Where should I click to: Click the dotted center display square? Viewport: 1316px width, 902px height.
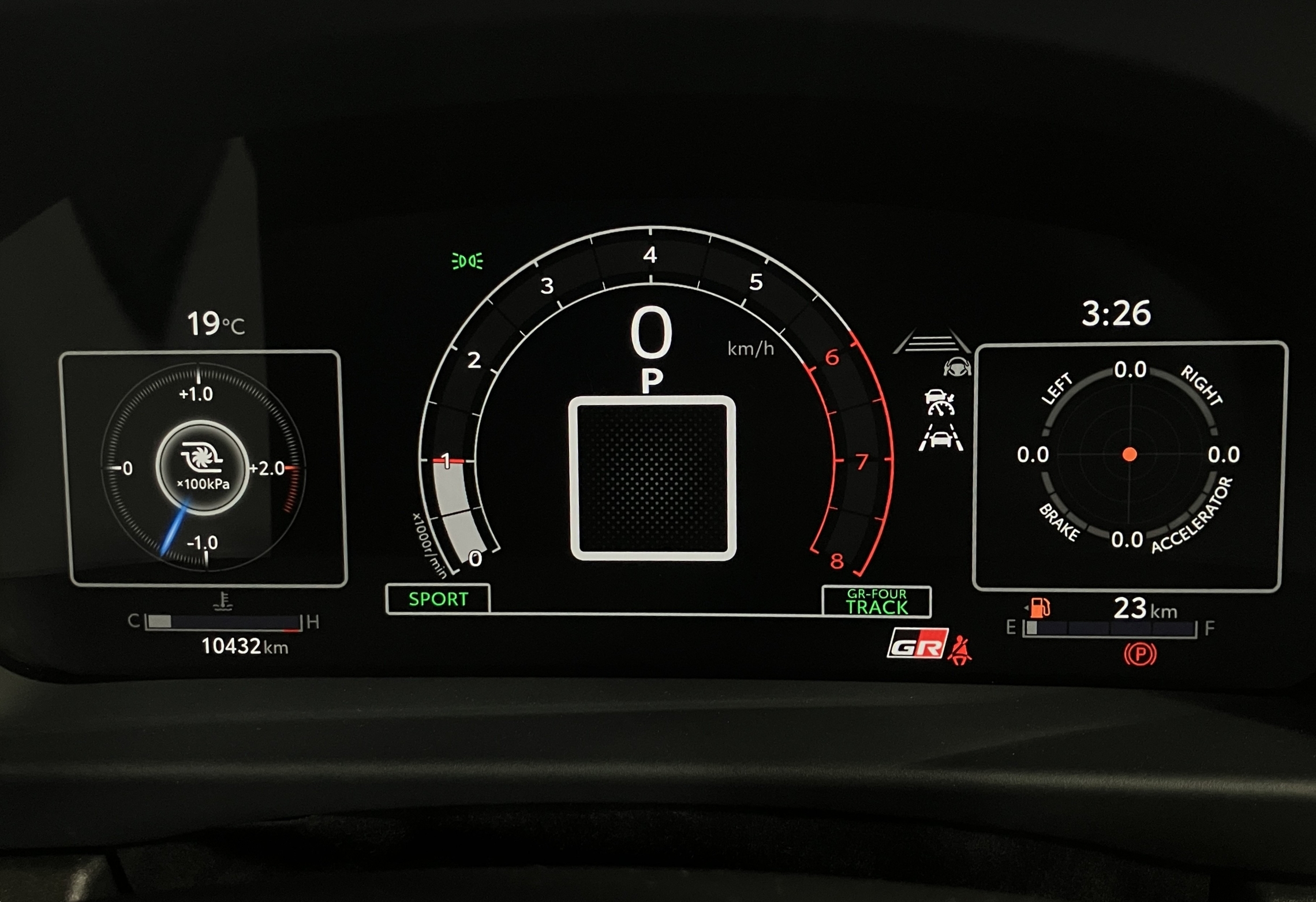[x=653, y=478]
